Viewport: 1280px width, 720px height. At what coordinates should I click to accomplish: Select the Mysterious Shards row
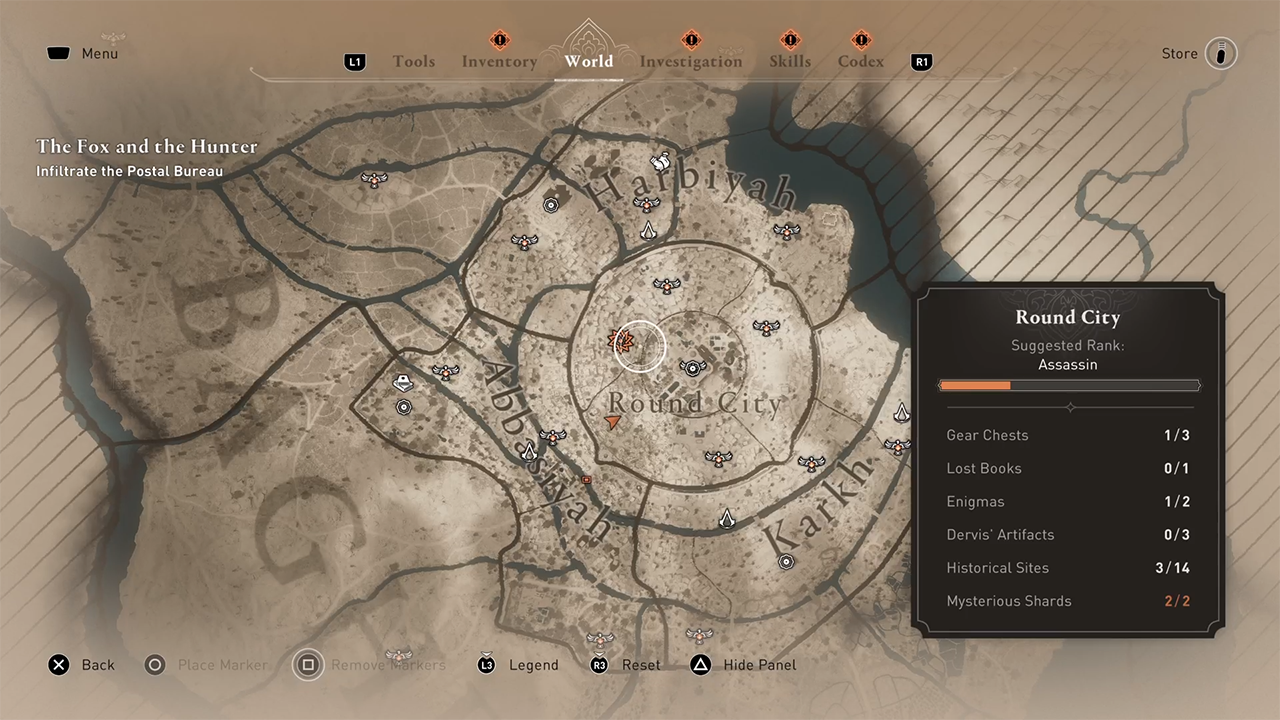pyautogui.click(x=1068, y=601)
